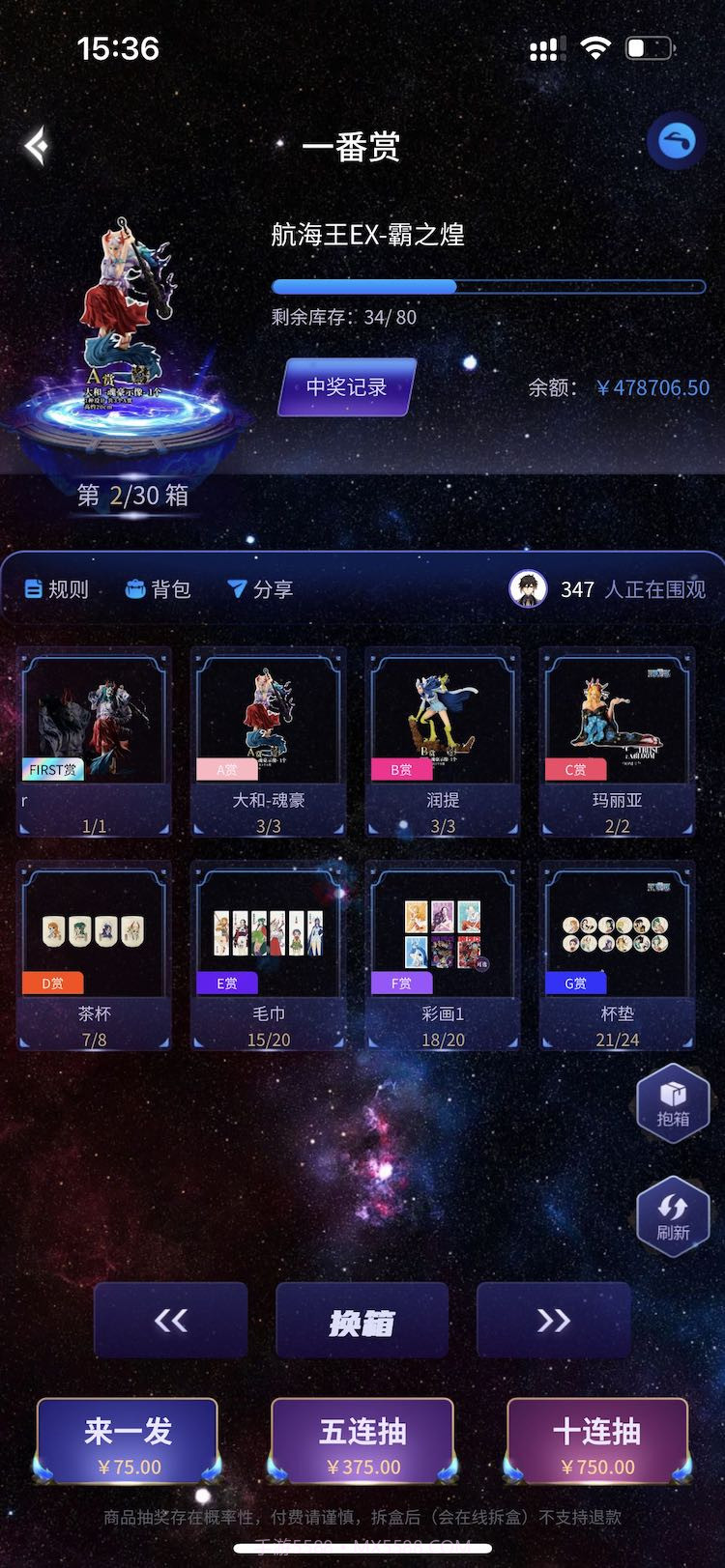The height and width of the screenshot is (1568, 725).
Task: Select the G赏 杯垫 prize tile
Action: (617, 954)
